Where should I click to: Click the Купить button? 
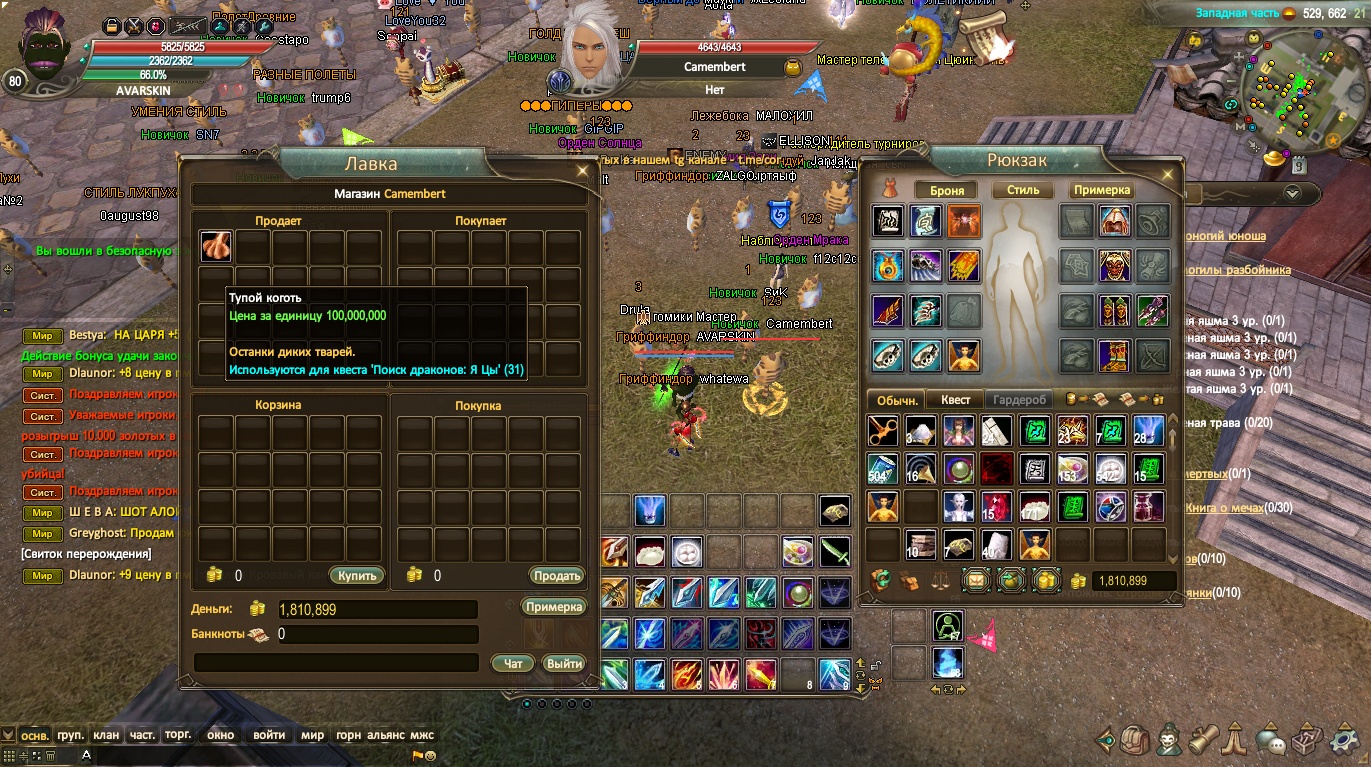[x=356, y=575]
